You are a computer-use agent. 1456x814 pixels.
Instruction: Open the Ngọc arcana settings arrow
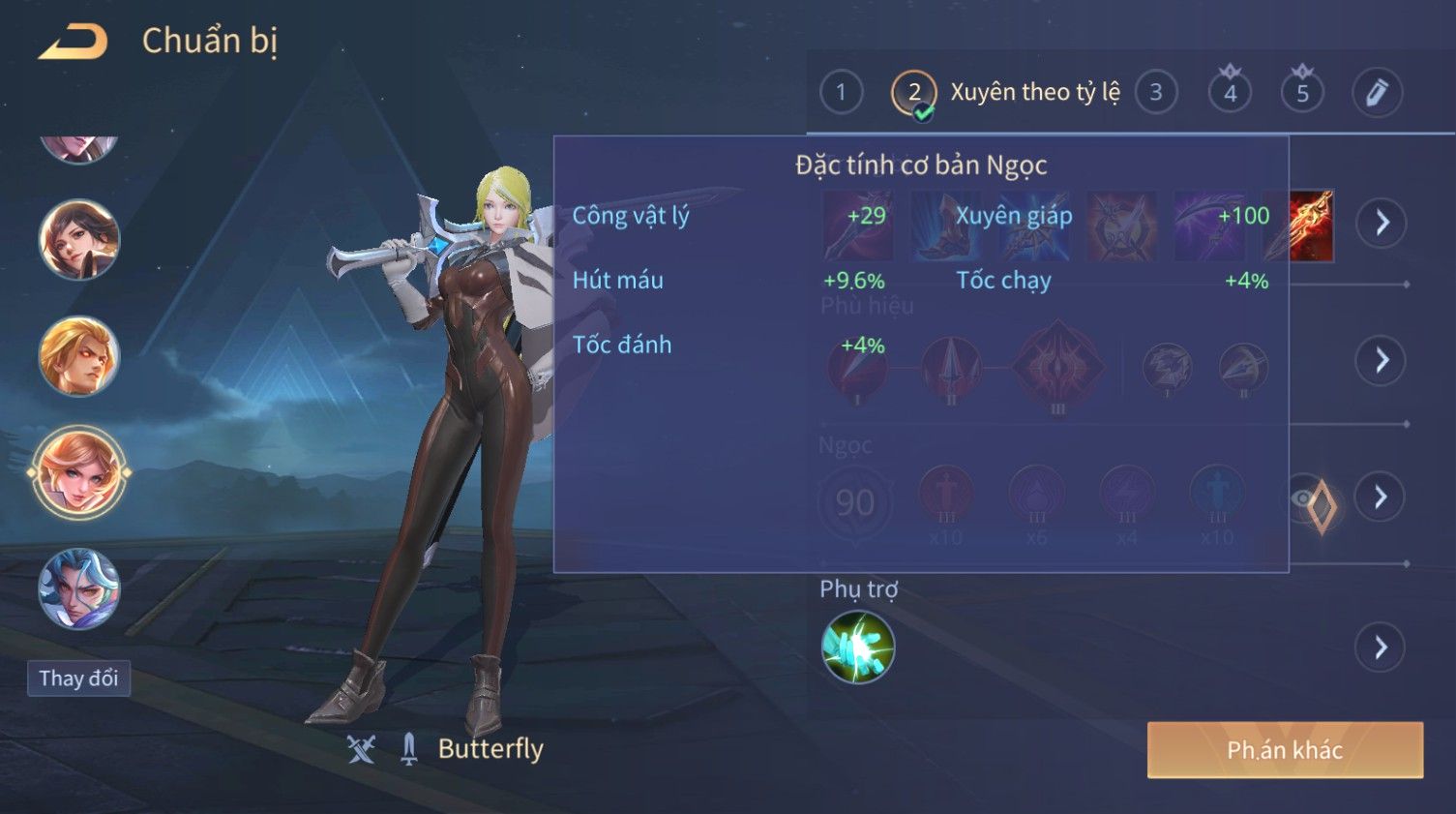click(x=1381, y=497)
